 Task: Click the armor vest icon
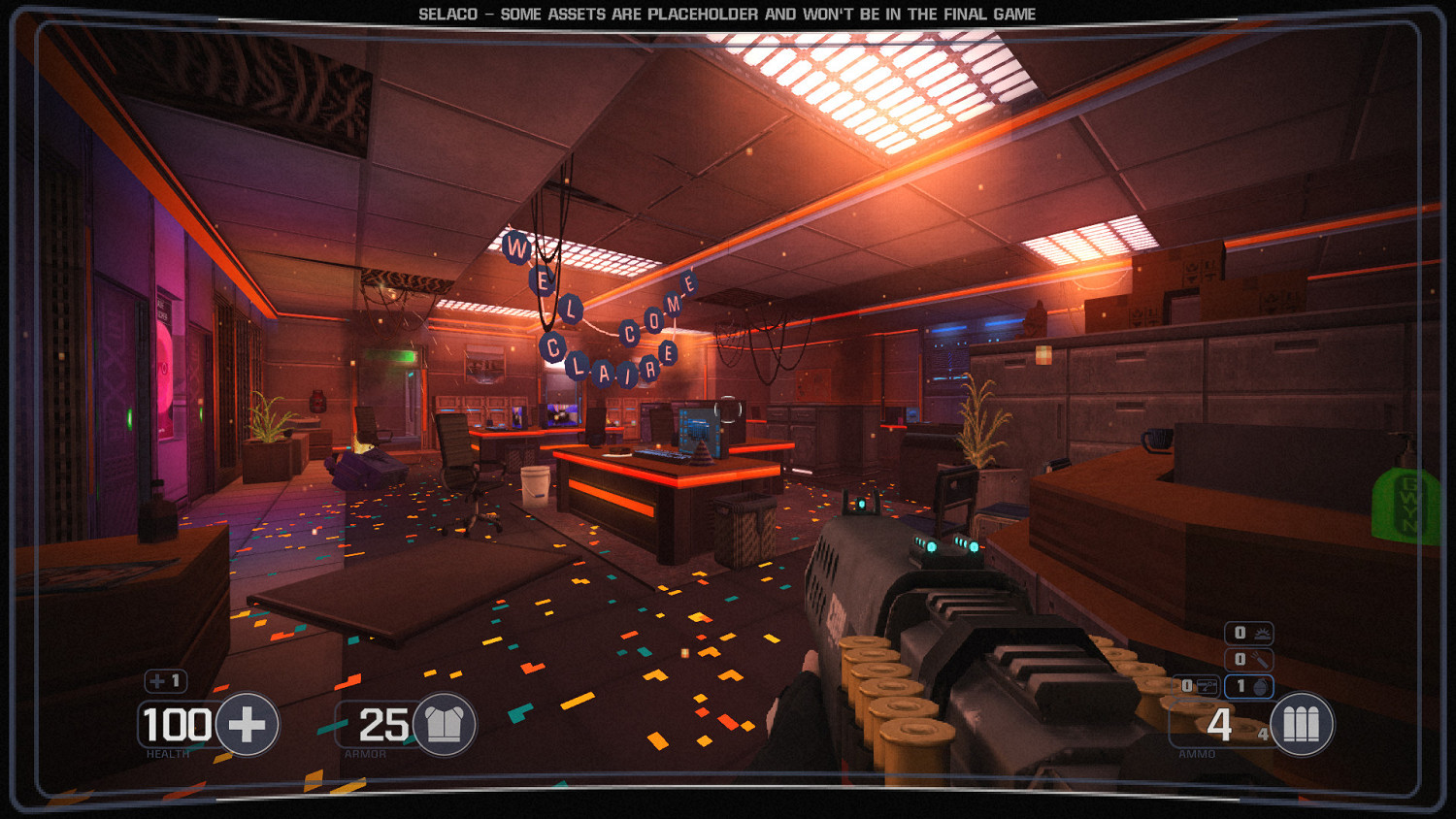point(445,723)
